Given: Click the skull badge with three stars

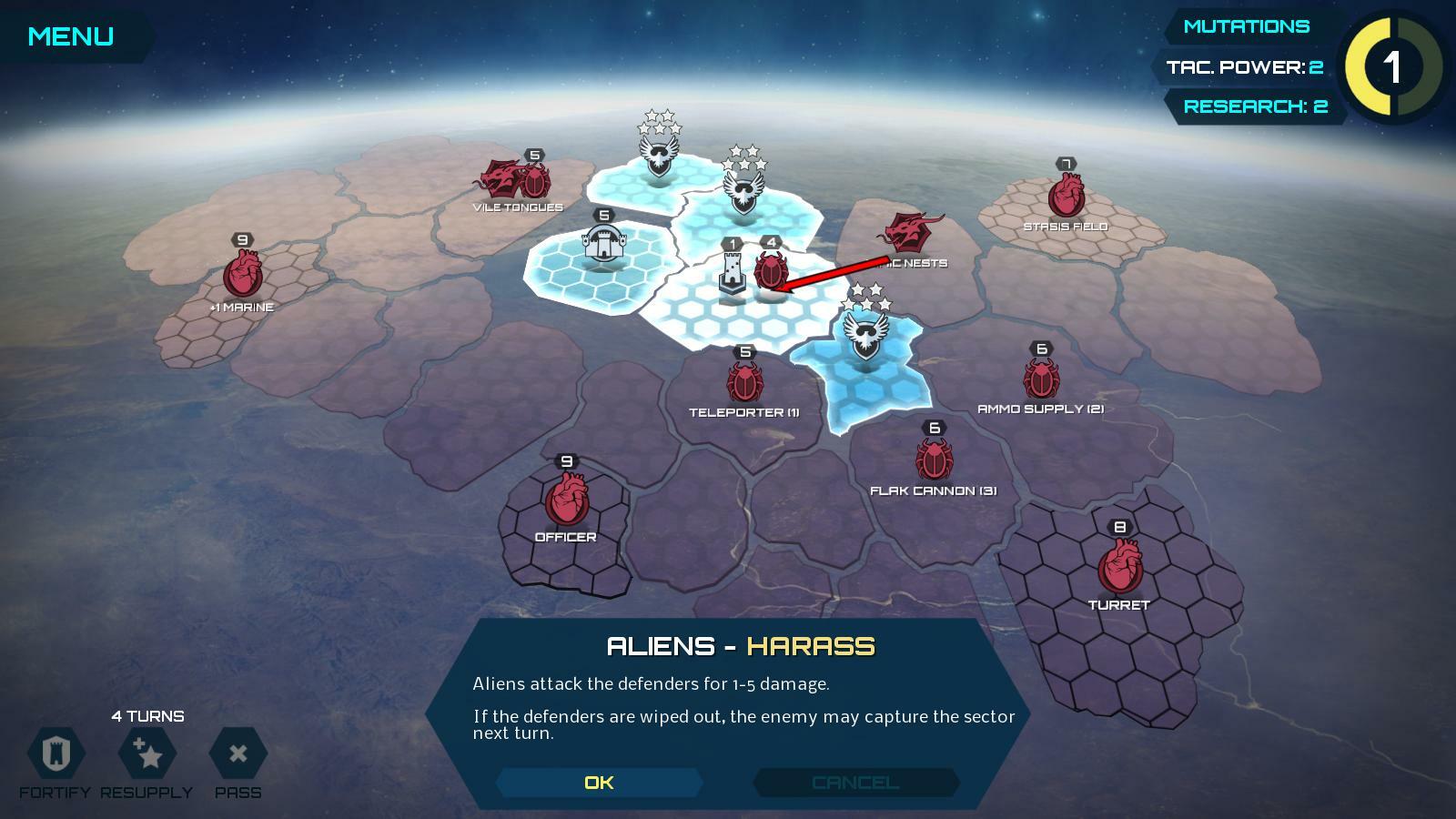Looking at the screenshot, I should [863, 334].
